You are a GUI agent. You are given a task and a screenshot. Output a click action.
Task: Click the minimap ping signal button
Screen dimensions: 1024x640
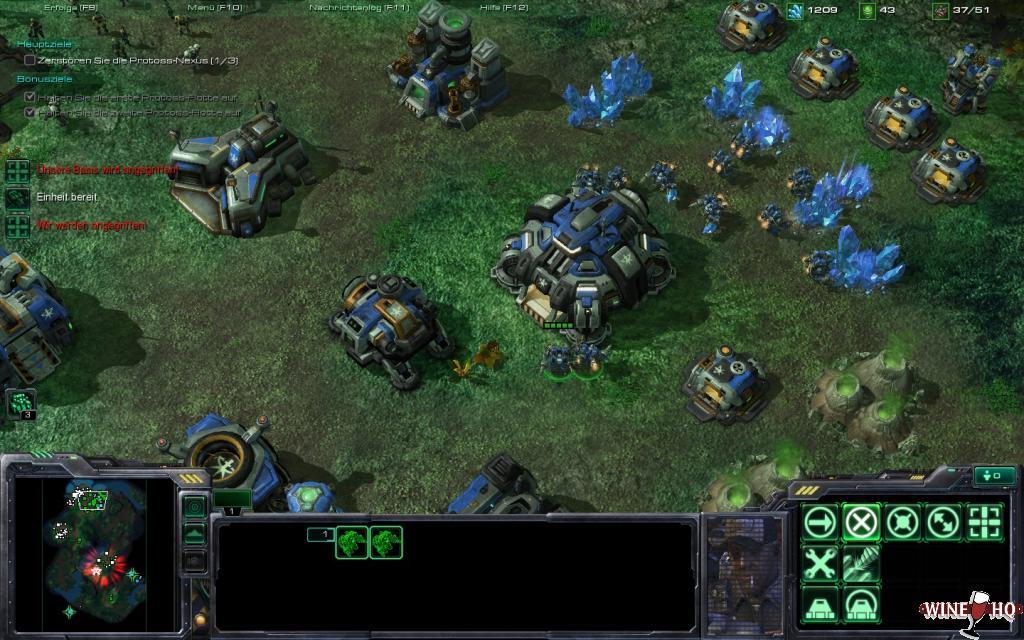click(x=194, y=507)
